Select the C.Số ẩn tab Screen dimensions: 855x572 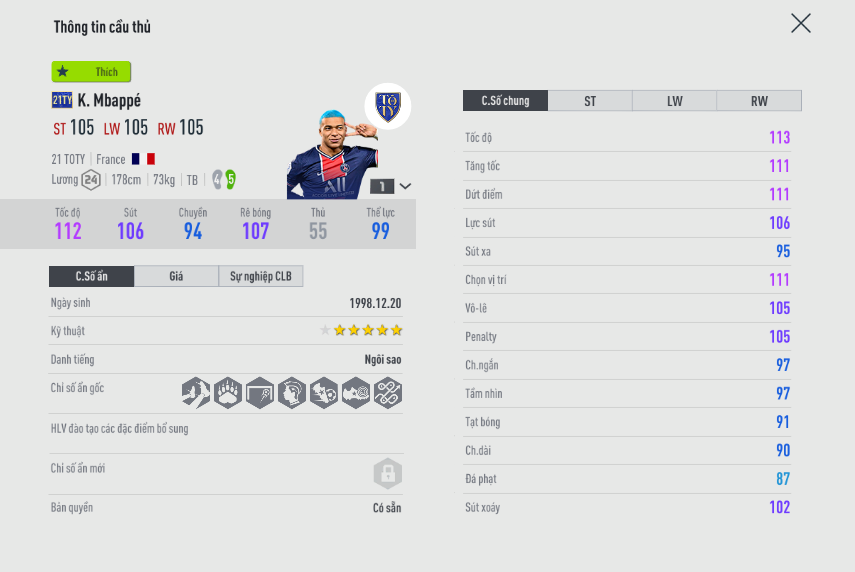[x=91, y=276]
